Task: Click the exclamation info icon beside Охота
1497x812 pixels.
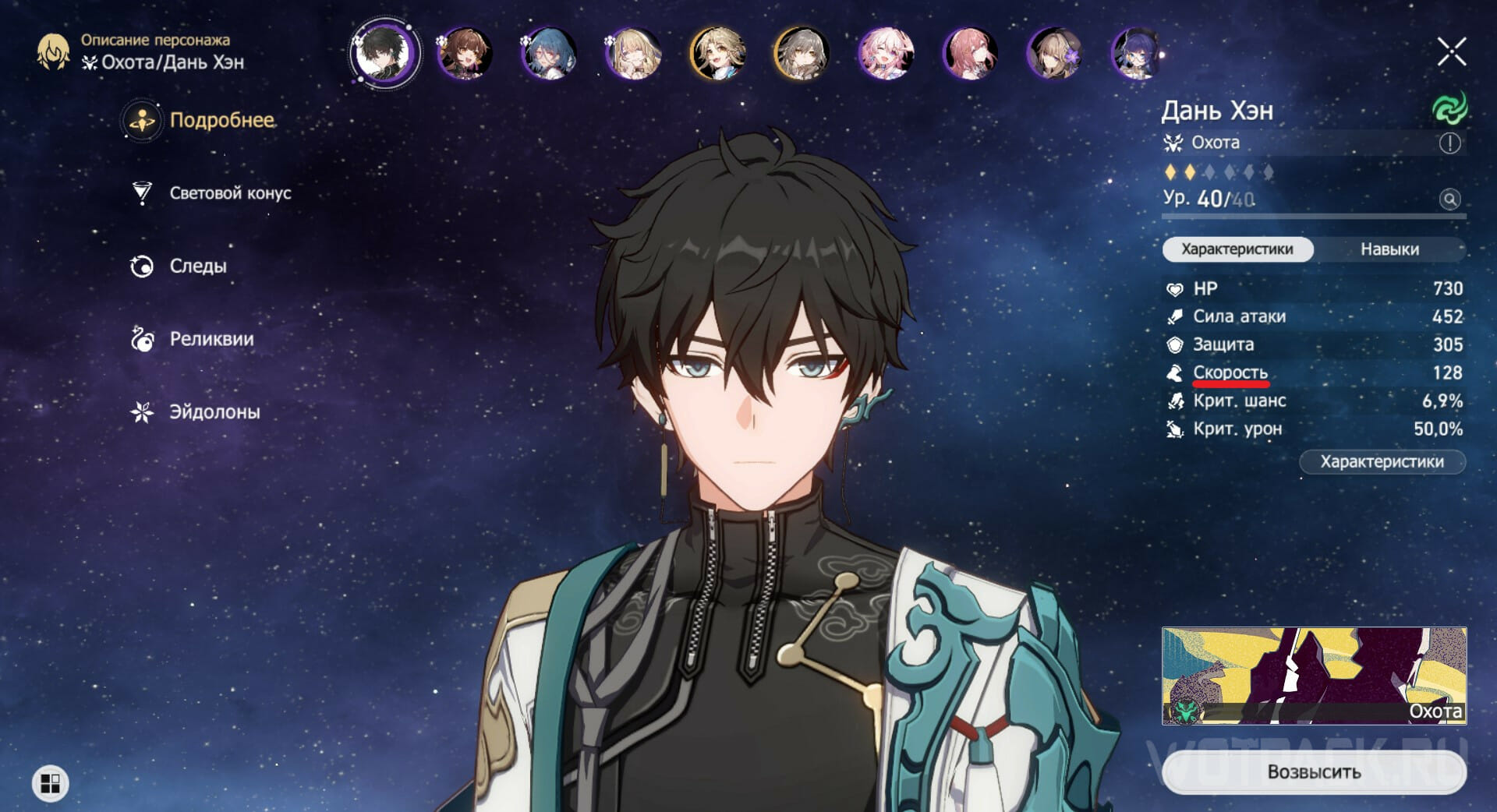Action: [x=1449, y=143]
